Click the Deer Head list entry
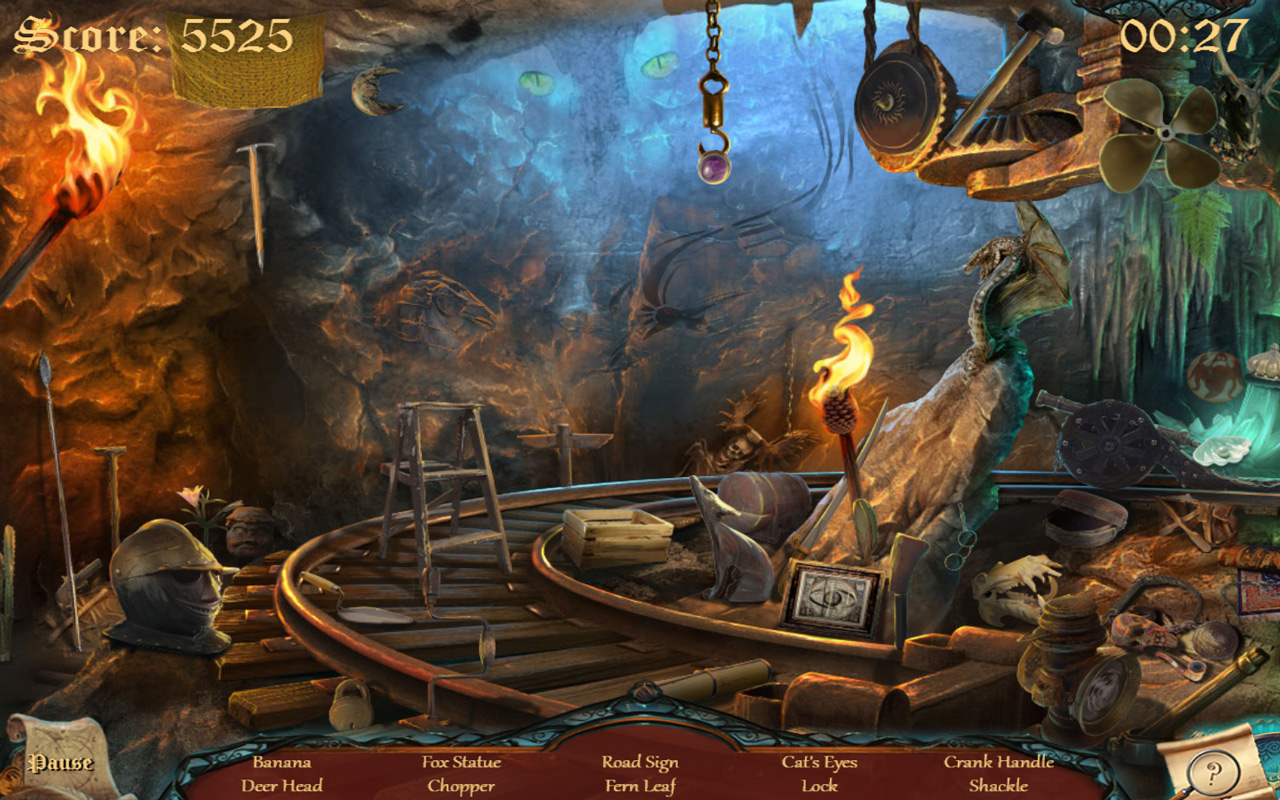 (281, 786)
